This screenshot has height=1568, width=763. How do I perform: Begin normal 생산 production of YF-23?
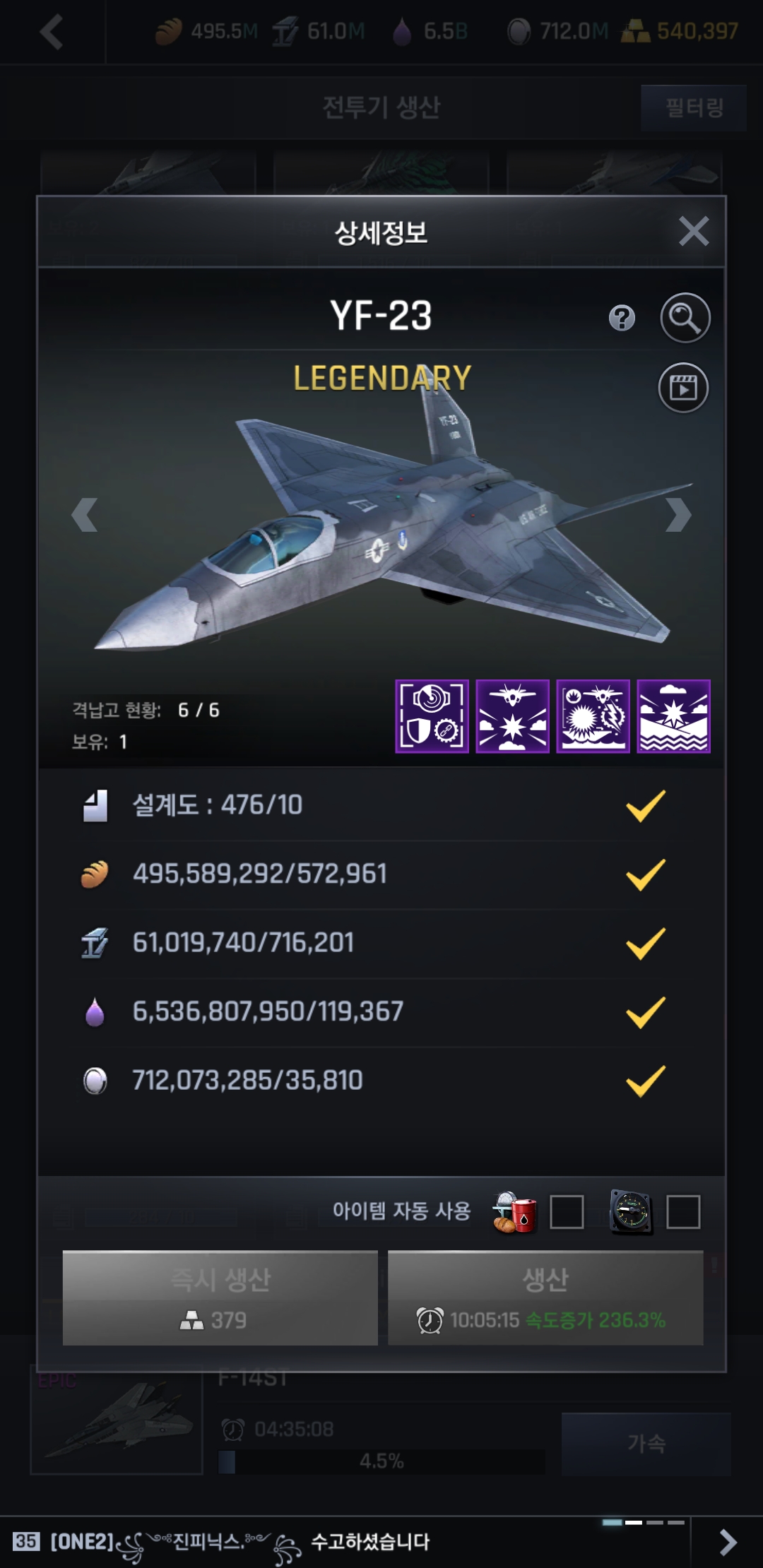(545, 1297)
